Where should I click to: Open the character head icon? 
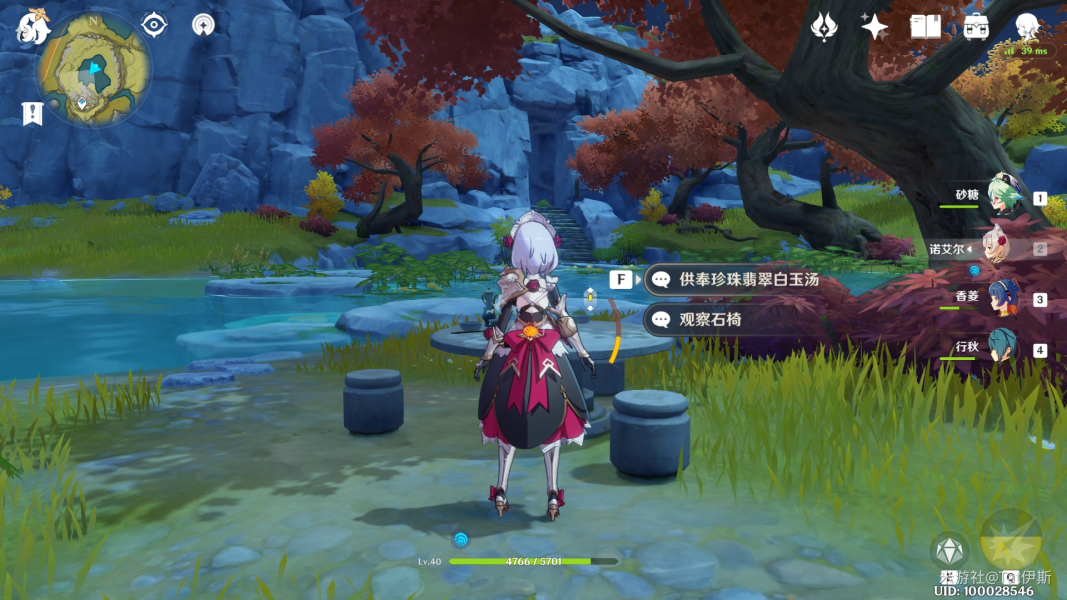[x=1027, y=27]
